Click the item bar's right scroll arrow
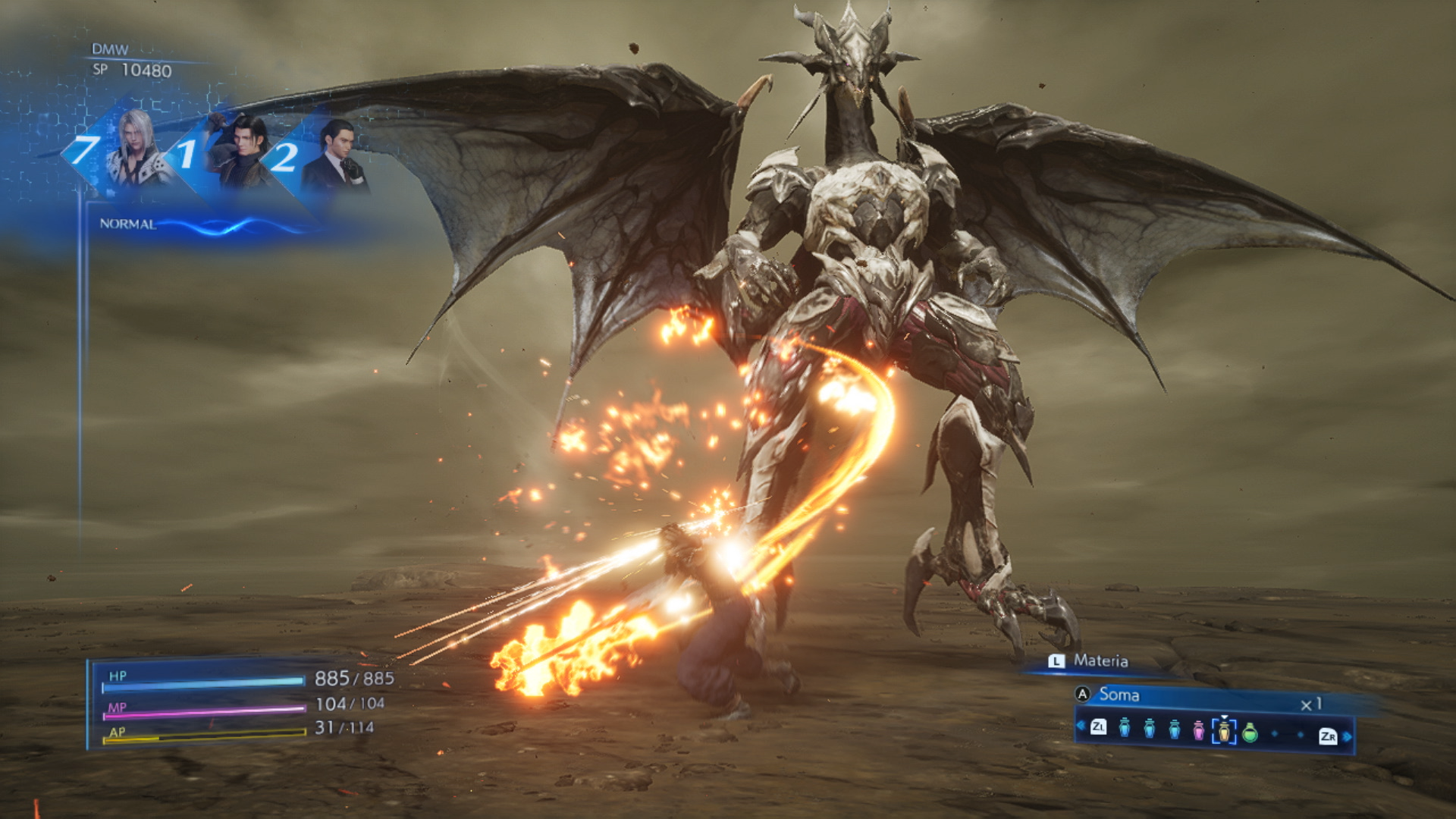The image size is (1456, 819). click(1348, 736)
